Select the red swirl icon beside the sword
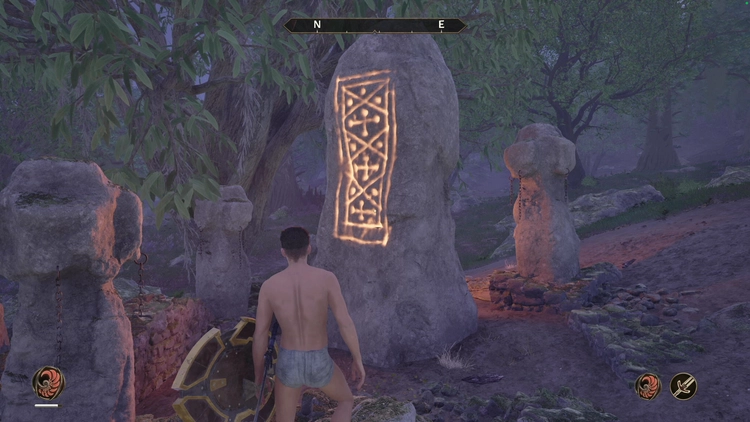The image size is (750, 422). tap(648, 386)
